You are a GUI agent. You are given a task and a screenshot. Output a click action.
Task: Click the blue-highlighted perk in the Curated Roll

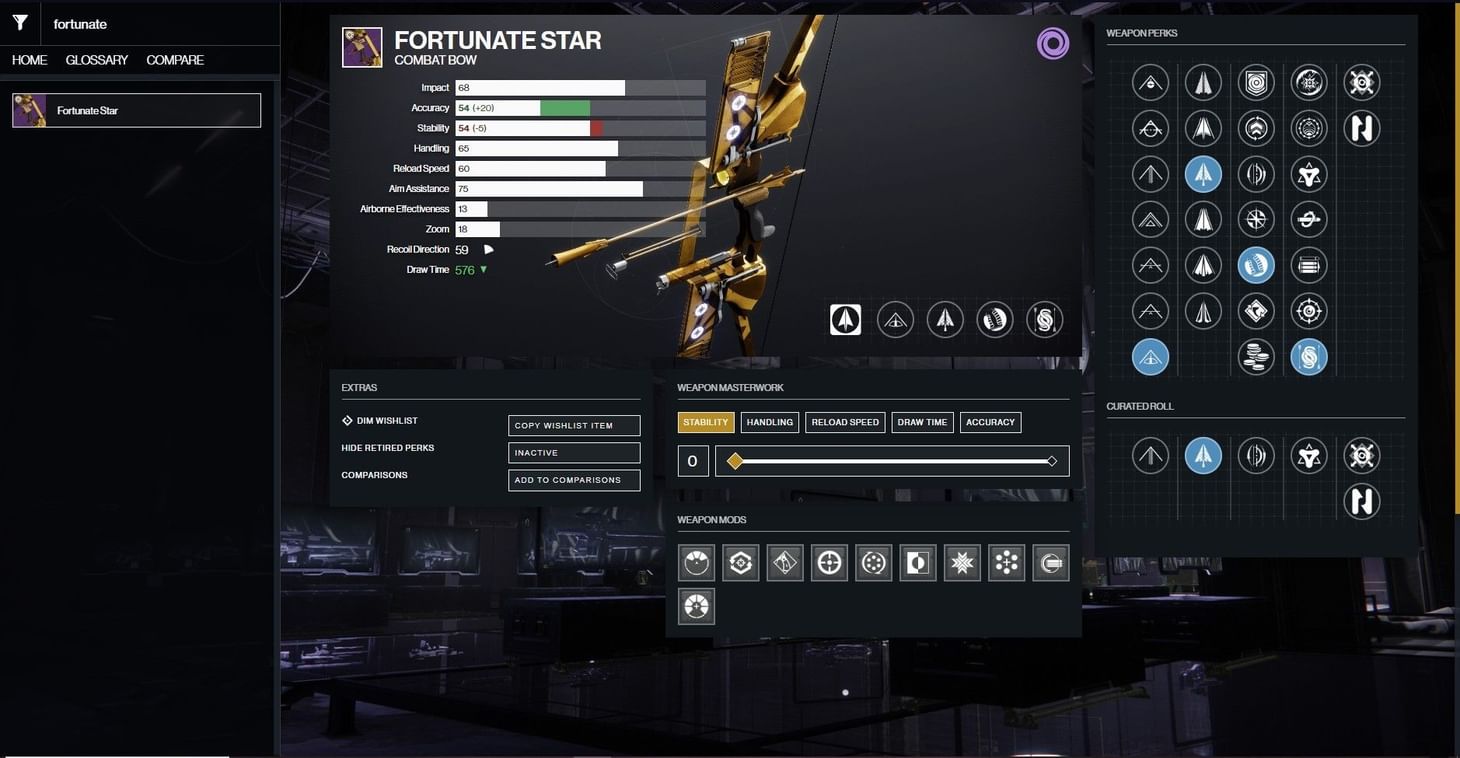coord(1203,455)
